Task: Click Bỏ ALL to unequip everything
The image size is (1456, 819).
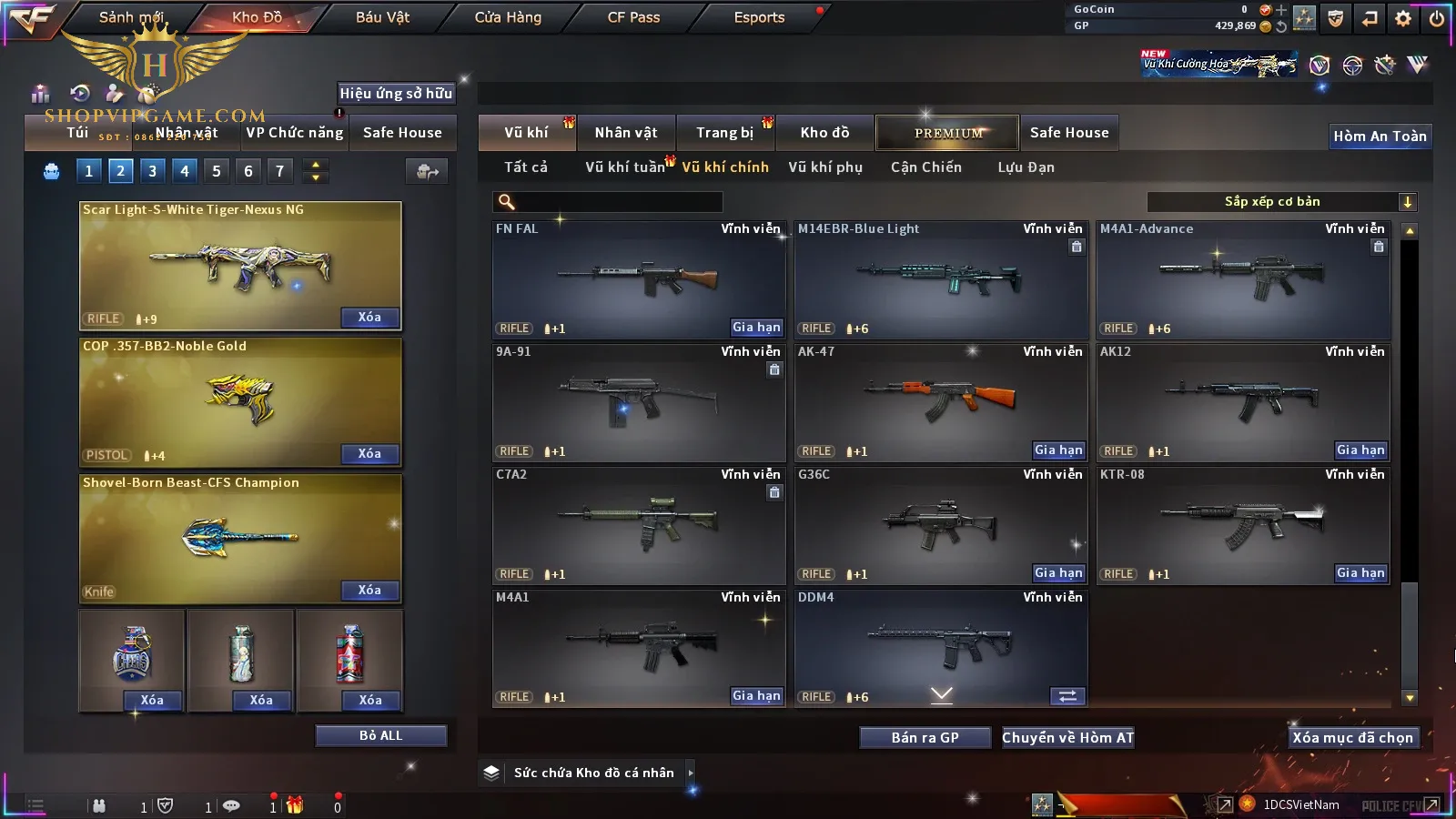Action: (380, 735)
